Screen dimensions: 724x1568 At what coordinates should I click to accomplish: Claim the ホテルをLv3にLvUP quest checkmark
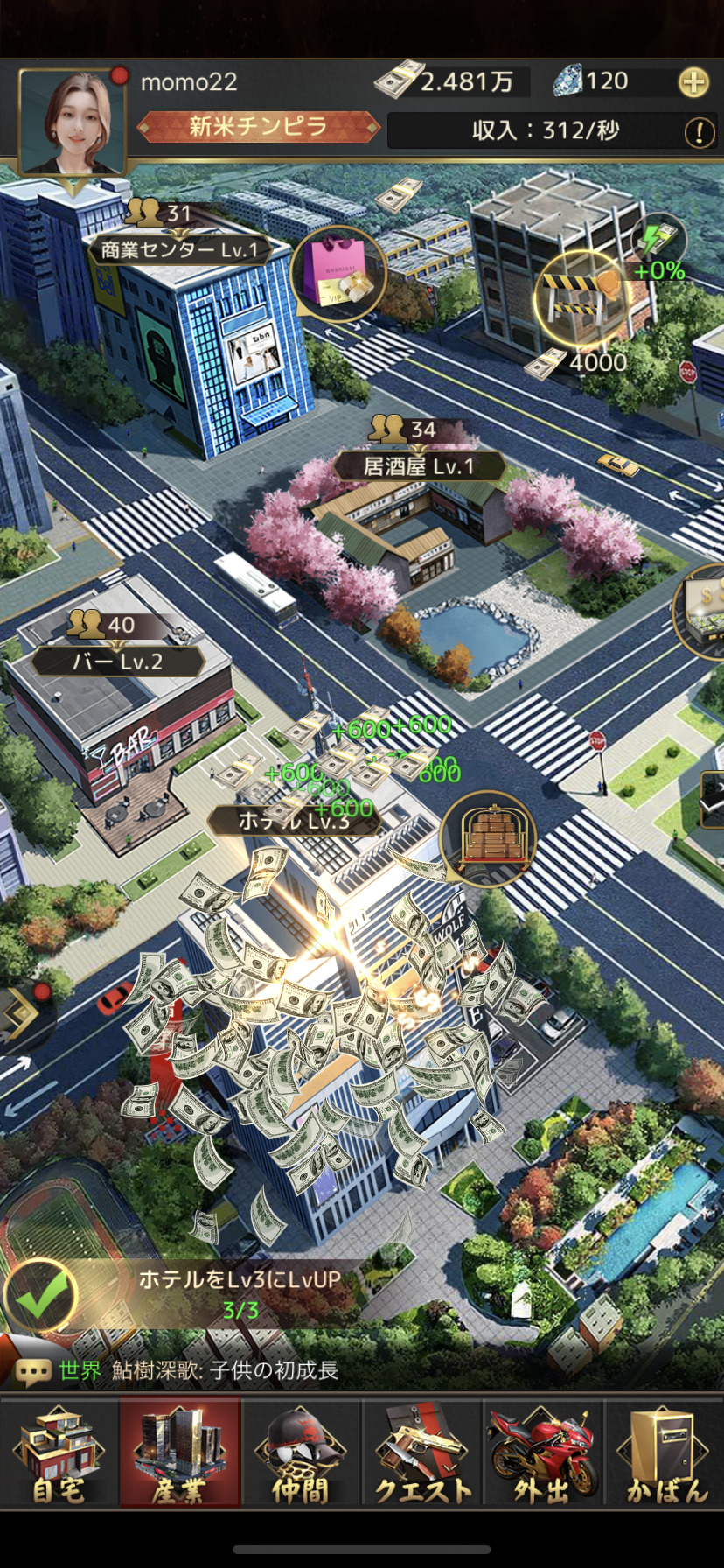pyautogui.click(x=40, y=1296)
